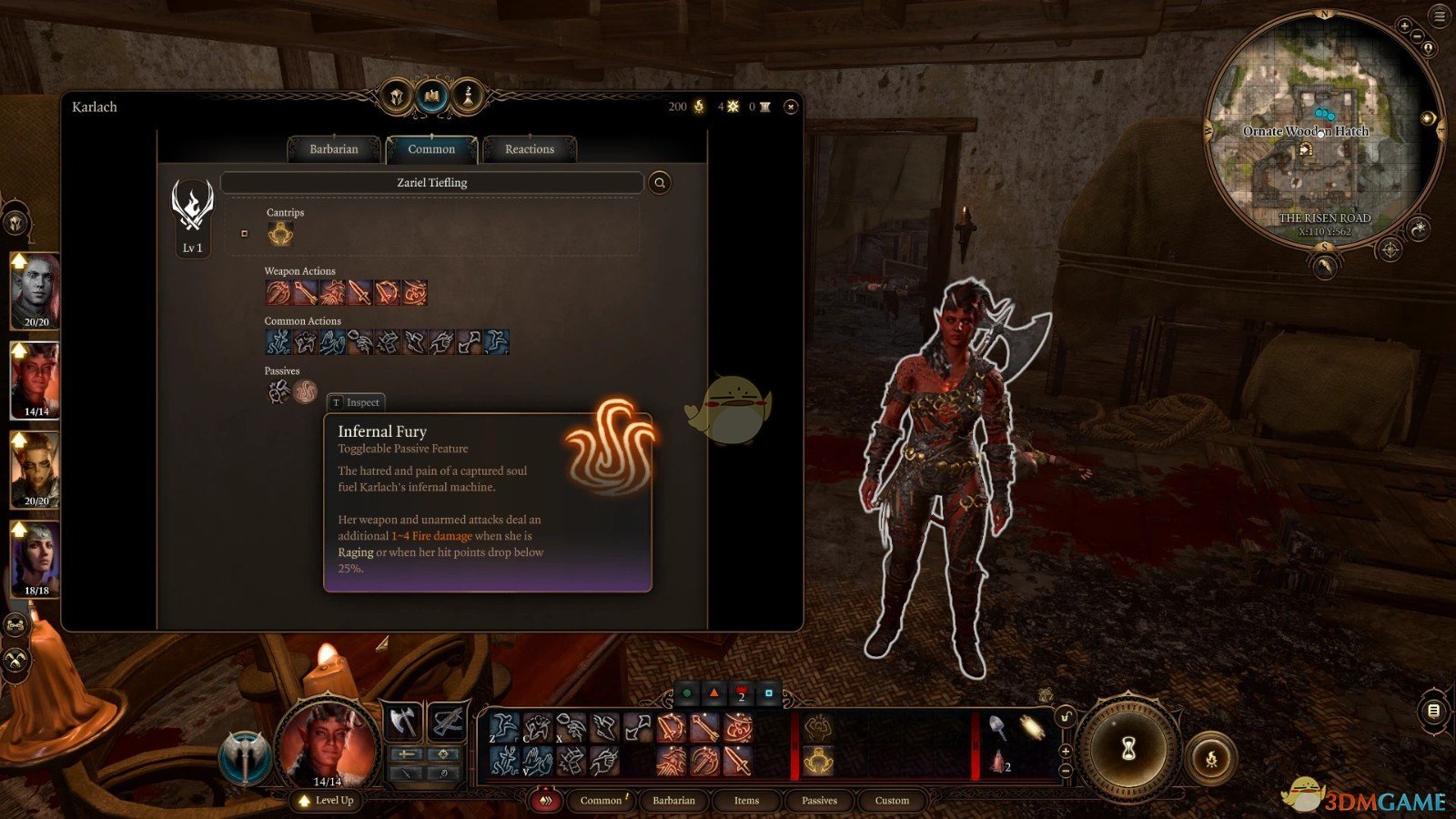The width and height of the screenshot is (1456, 819).
Task: Open the spellbook icon atop the panel
Action: coord(432,96)
